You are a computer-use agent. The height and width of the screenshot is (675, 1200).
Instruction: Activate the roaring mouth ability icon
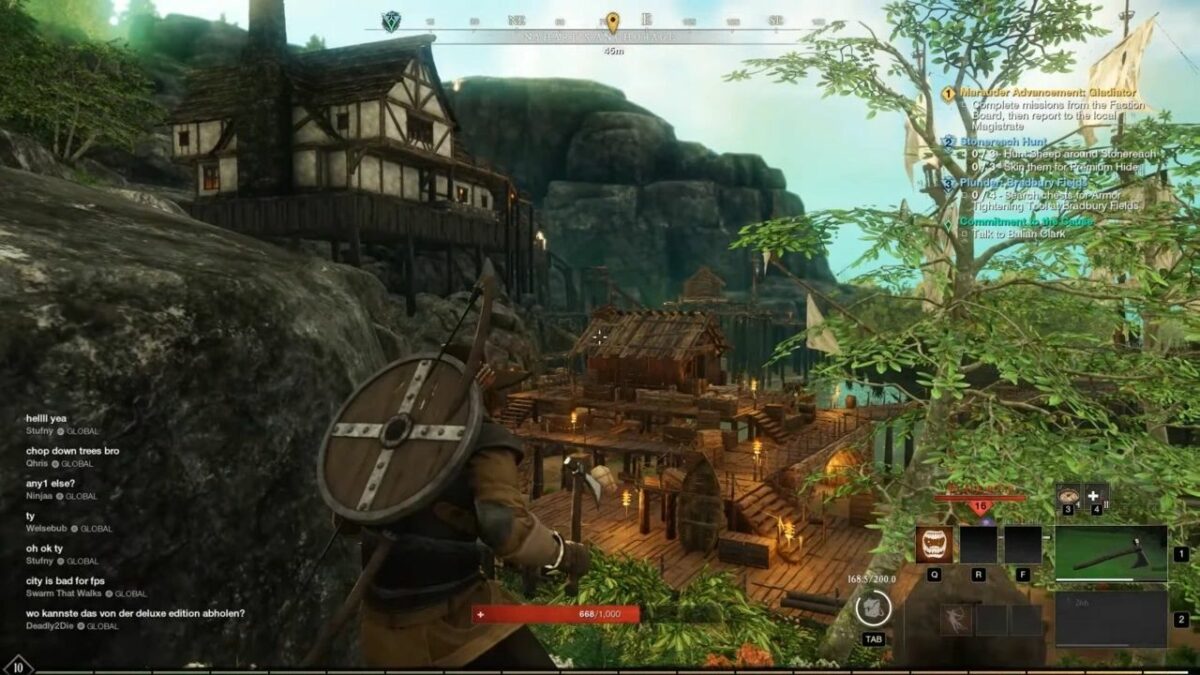(934, 545)
